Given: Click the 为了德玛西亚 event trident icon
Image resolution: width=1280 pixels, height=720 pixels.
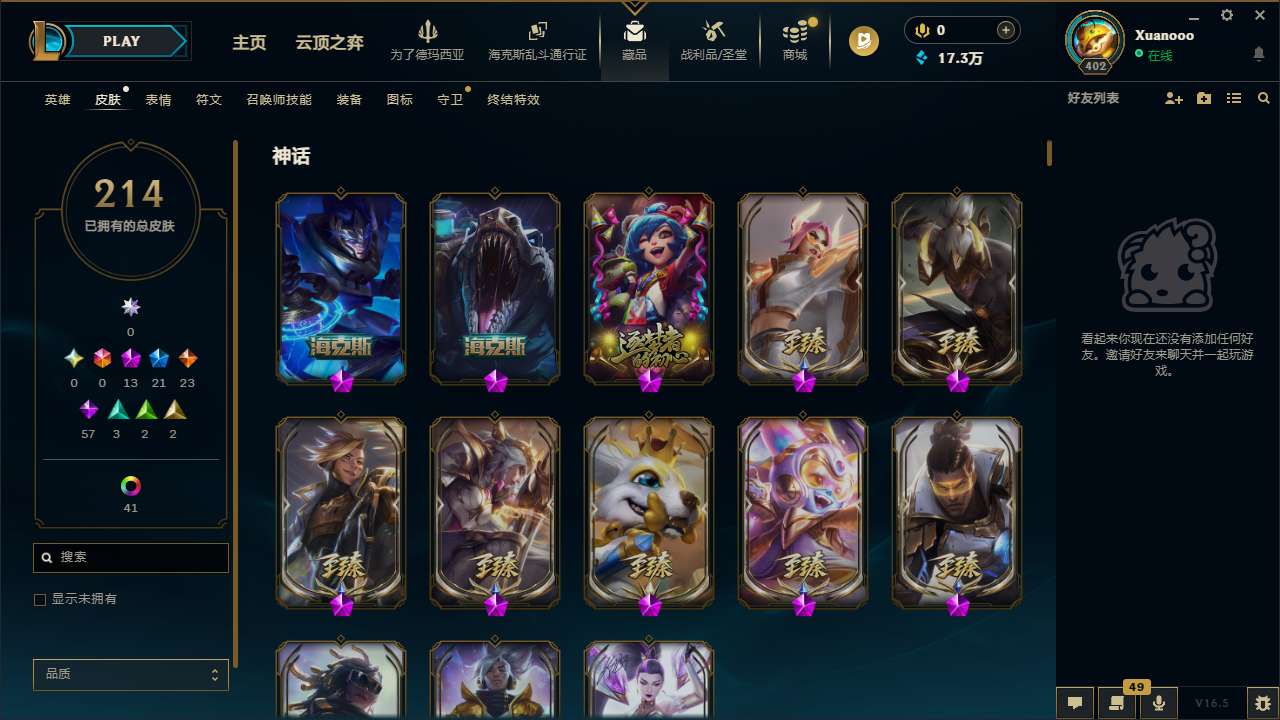Looking at the screenshot, I should (428, 32).
